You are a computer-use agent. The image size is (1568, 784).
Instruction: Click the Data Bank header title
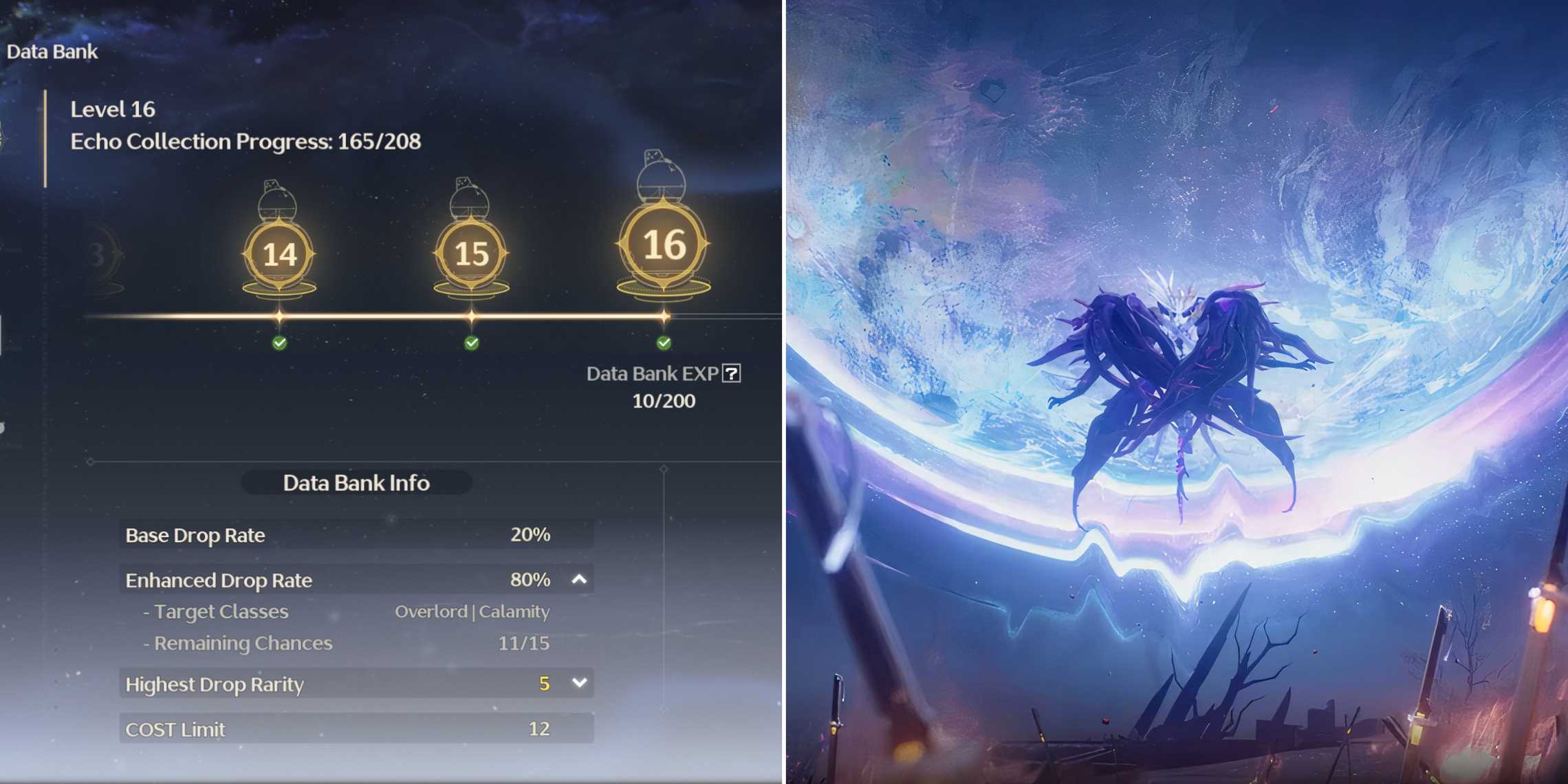click(51, 51)
